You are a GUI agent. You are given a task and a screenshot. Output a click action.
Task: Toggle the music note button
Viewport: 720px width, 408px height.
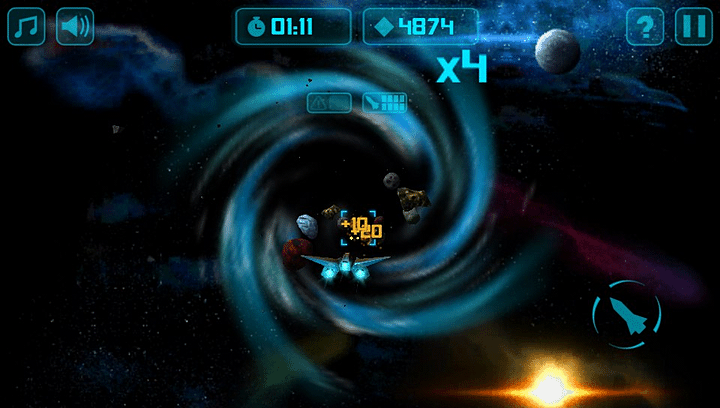coord(27,27)
